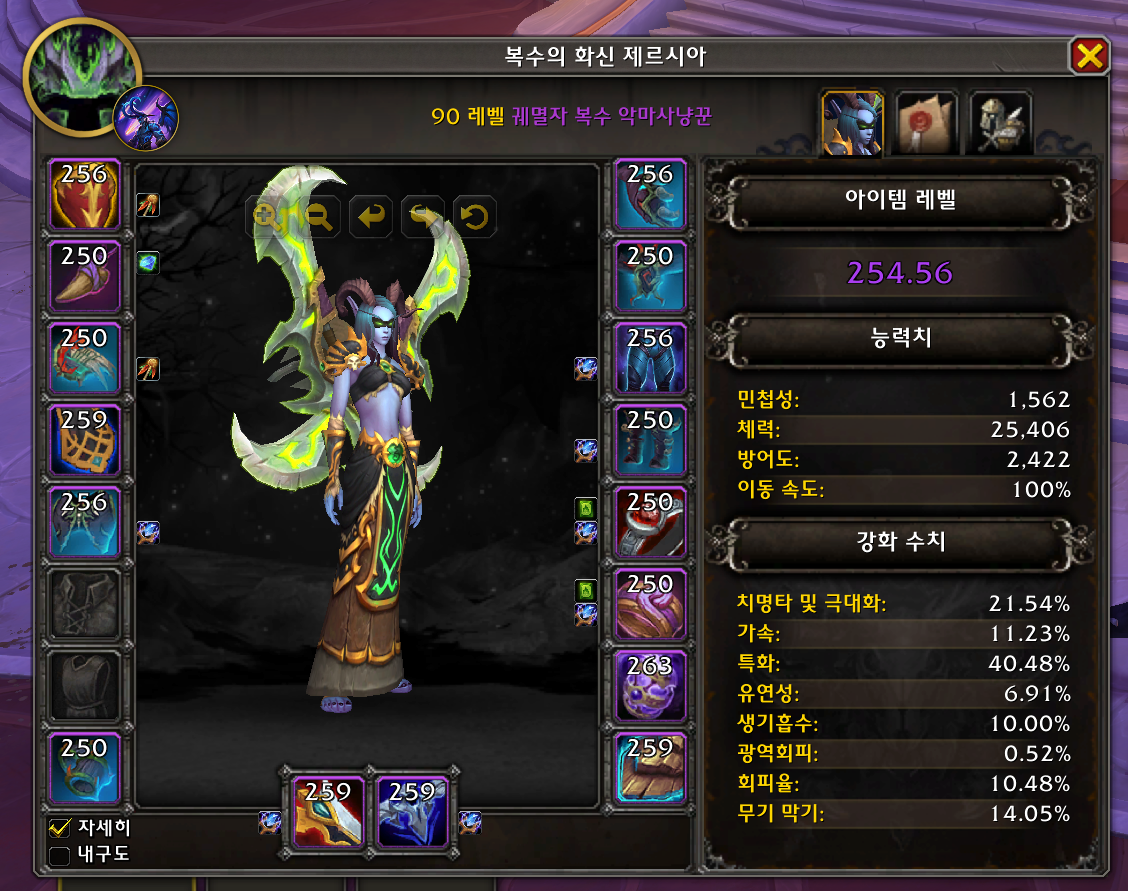This screenshot has height=891, width=1128.
Task: Switch to the character stats portrait tab
Action: (852, 123)
